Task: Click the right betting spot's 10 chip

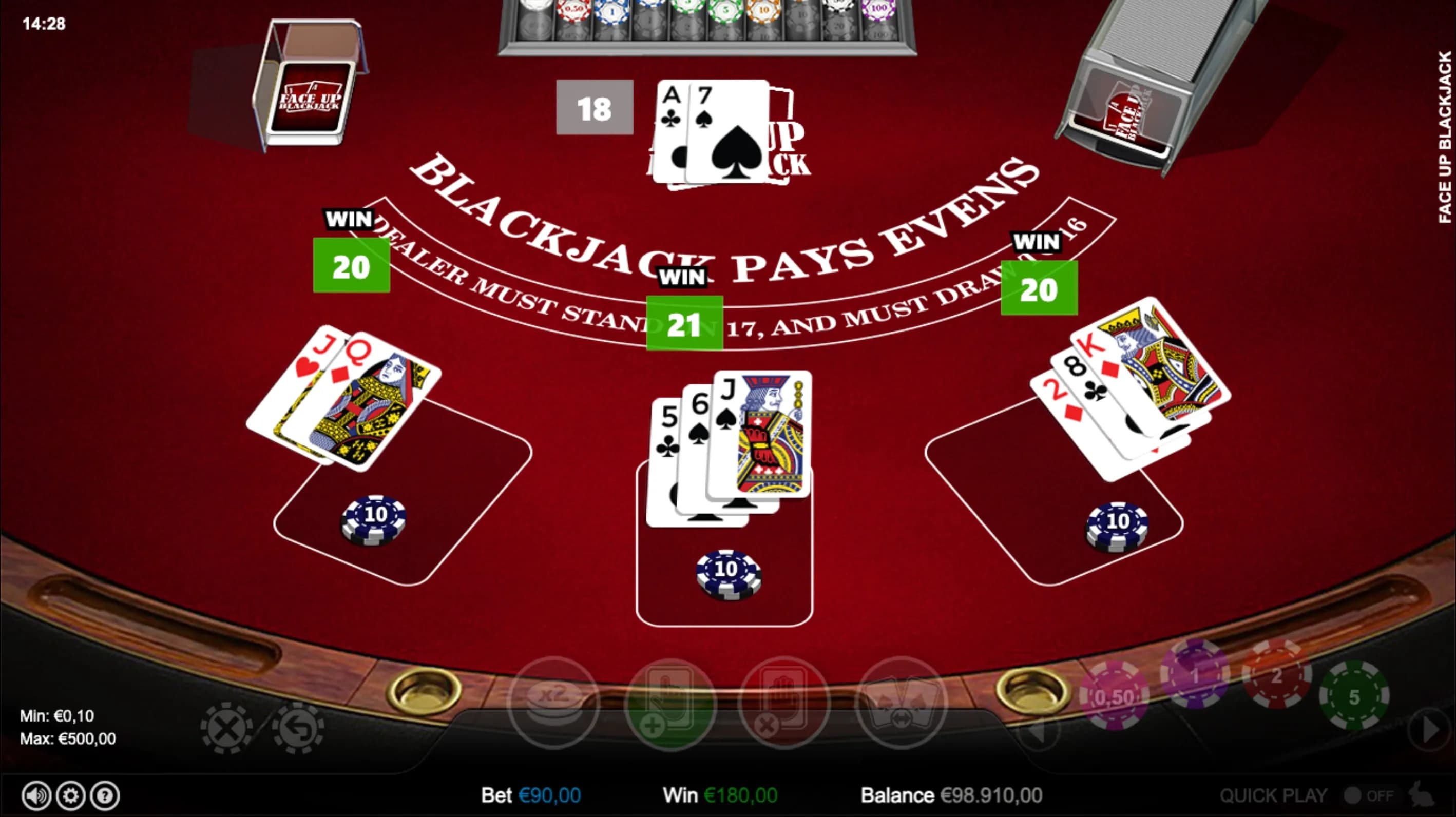Action: coord(1116,526)
